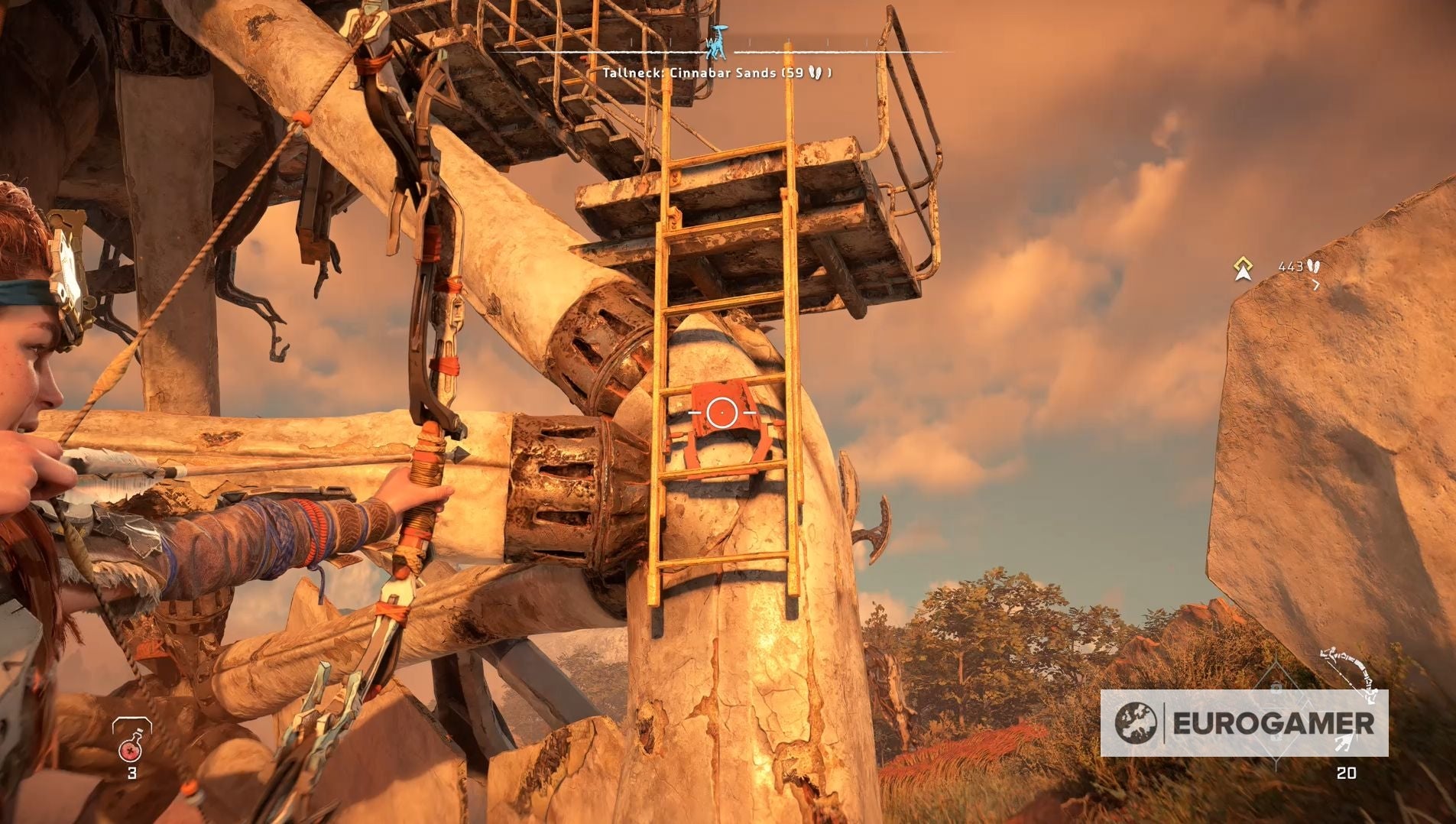Click the Tallneck: Cinnabar Sands objective tracker
The width and height of the screenshot is (1456, 824).
716,73
